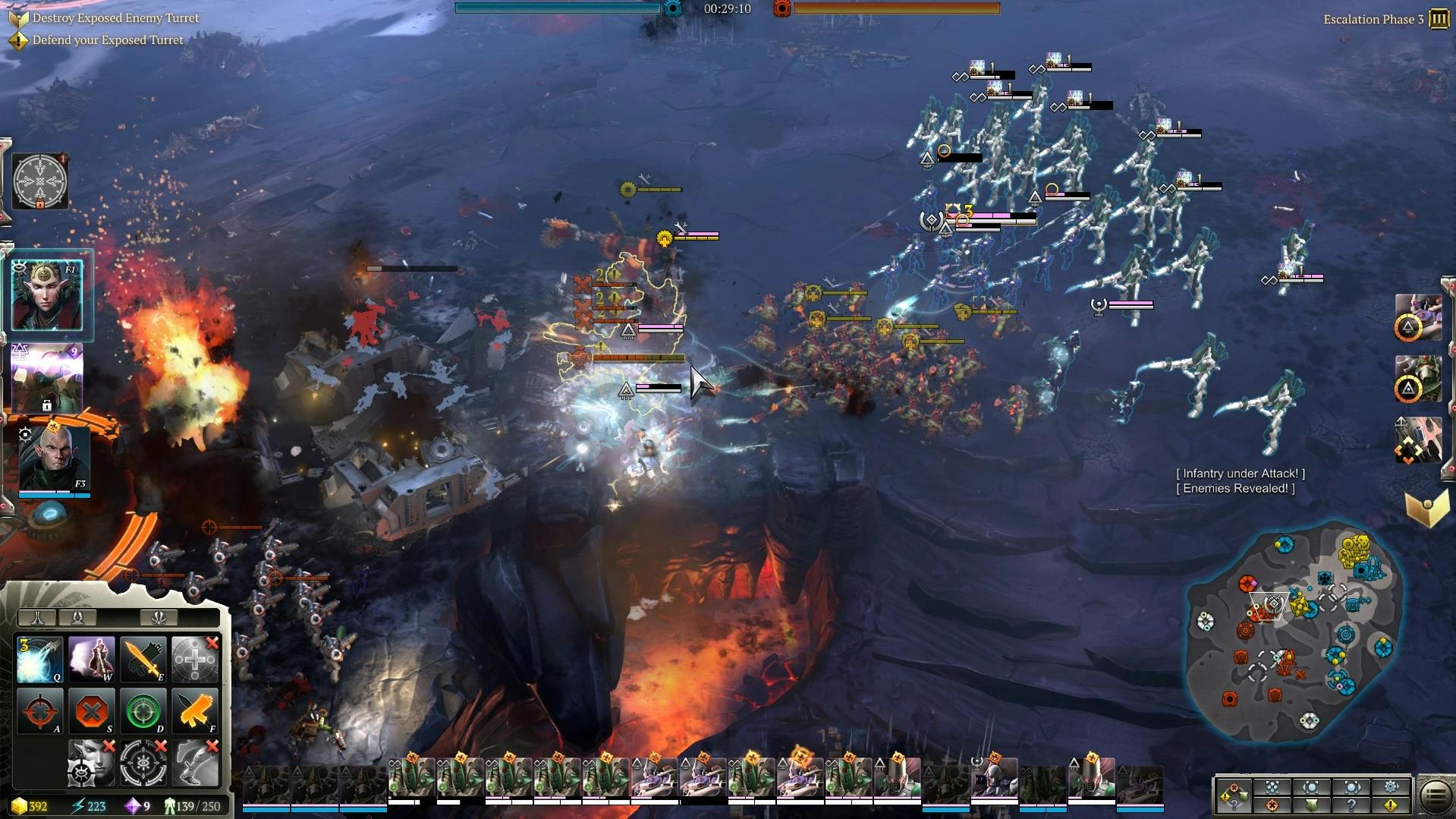This screenshot has width=1456, height=819.
Task: Click the locked purple elite portrait
Action: click(47, 377)
